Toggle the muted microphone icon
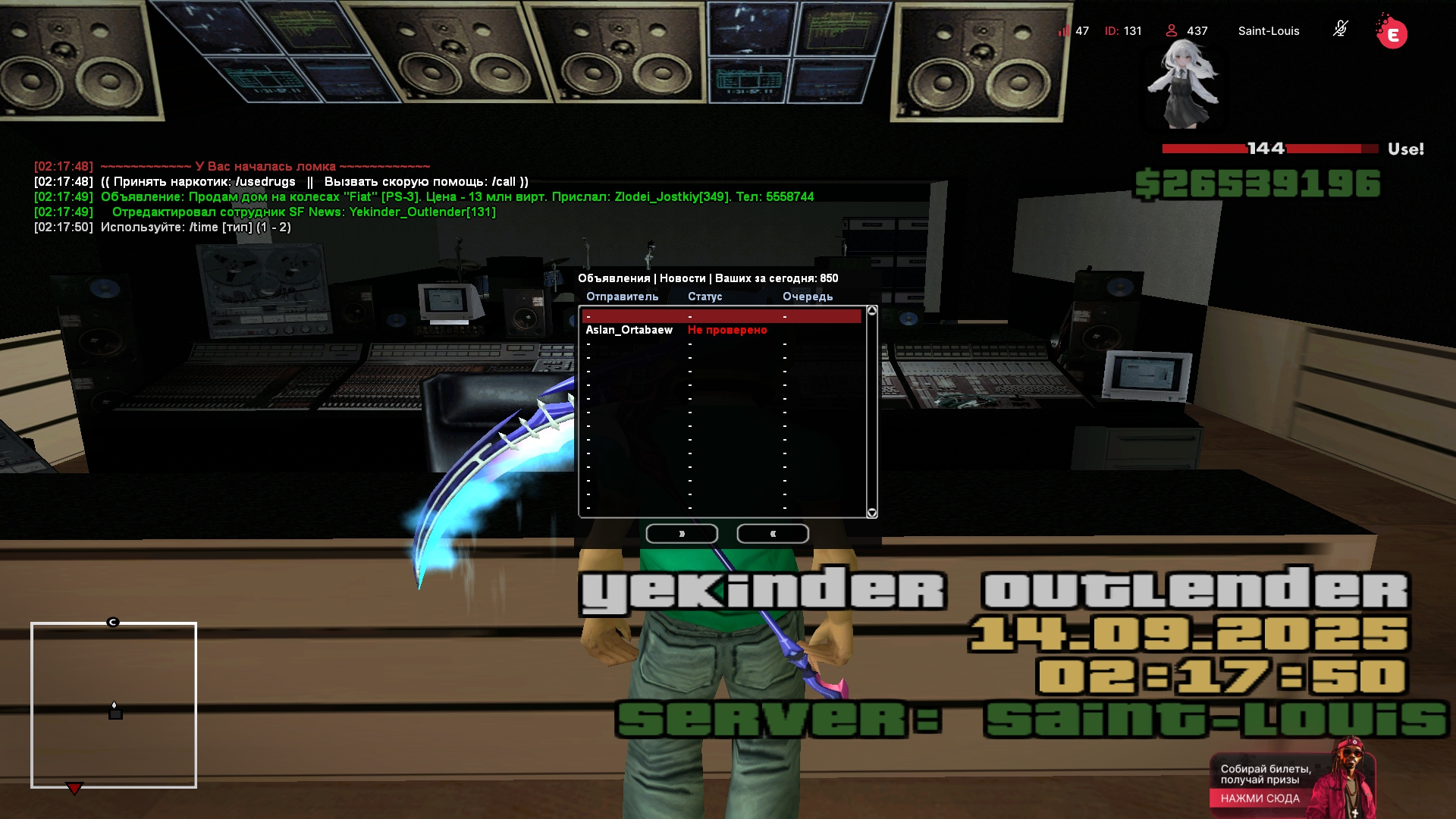The height and width of the screenshot is (819, 1456). (1340, 30)
